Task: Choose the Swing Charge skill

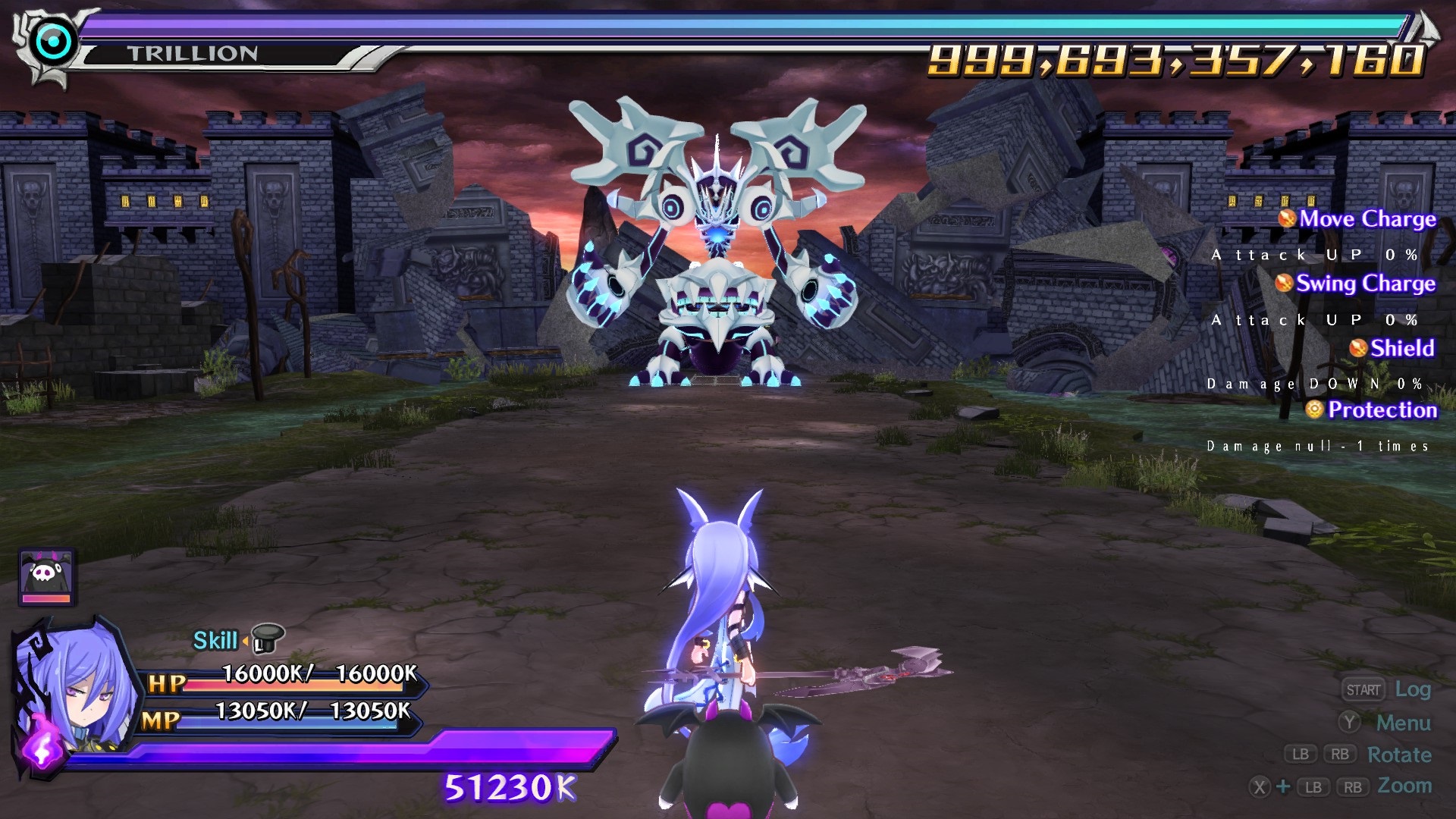Action: pyautogui.click(x=1364, y=284)
